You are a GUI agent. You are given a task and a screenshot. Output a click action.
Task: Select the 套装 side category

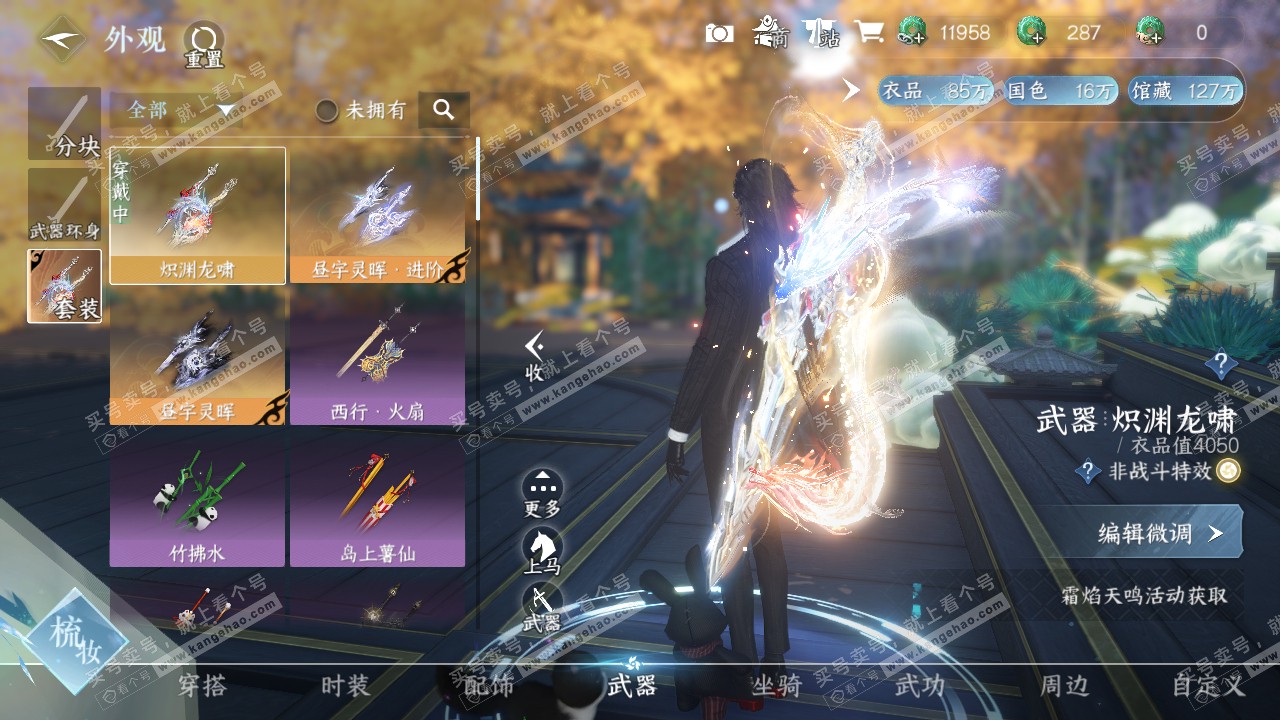coord(65,286)
